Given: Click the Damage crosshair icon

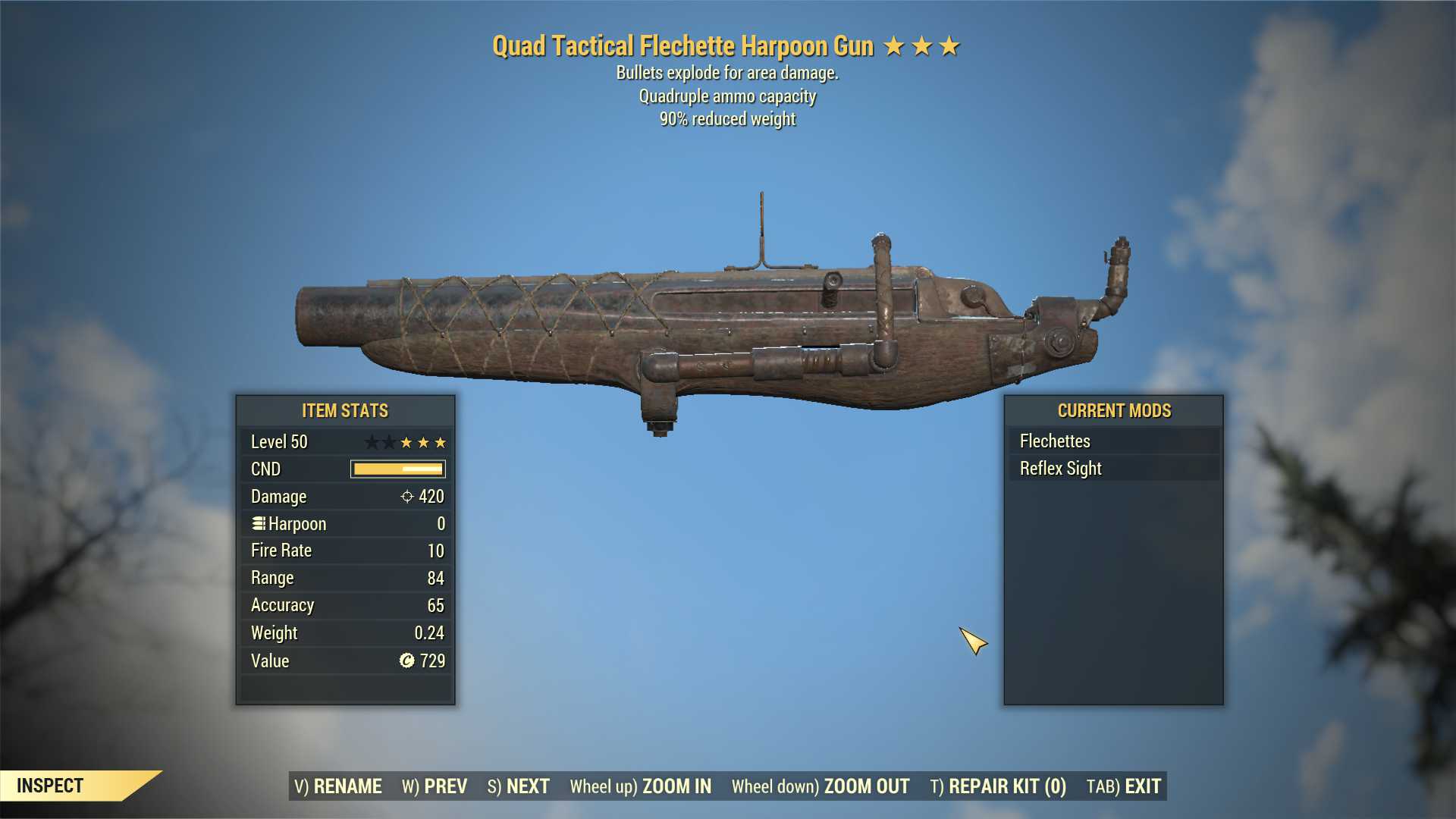Looking at the screenshot, I should 408,497.
